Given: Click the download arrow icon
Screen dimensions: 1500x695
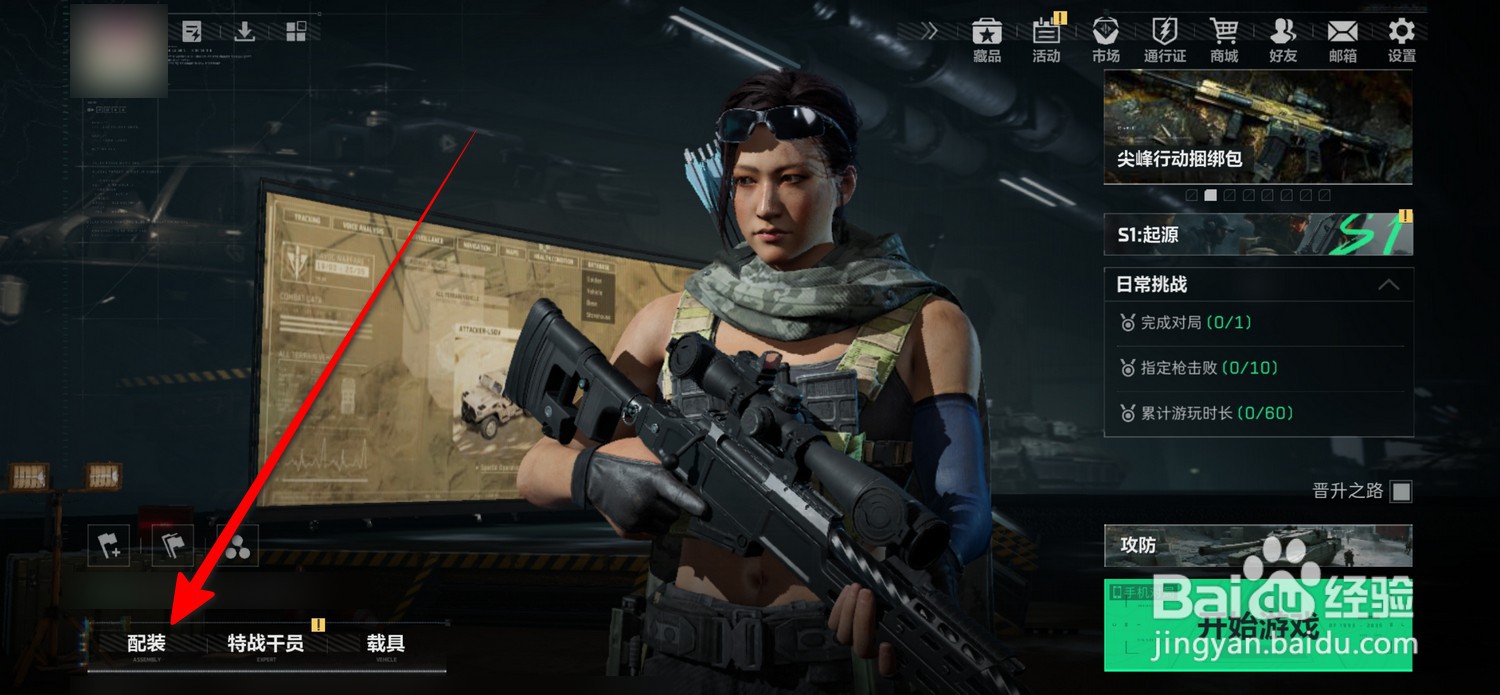Looking at the screenshot, I should pyautogui.click(x=244, y=32).
